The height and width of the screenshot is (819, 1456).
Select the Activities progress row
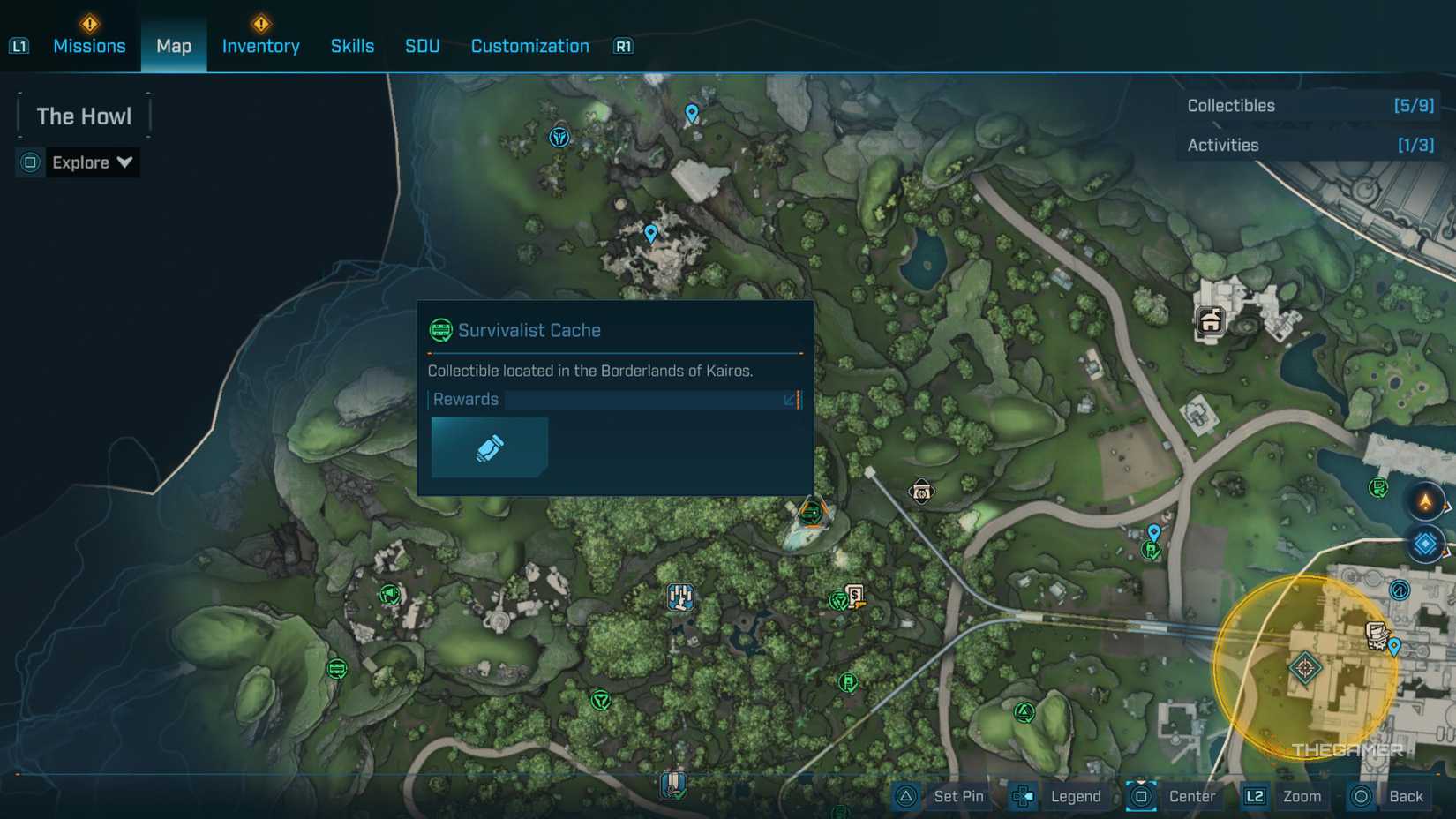(x=1309, y=145)
